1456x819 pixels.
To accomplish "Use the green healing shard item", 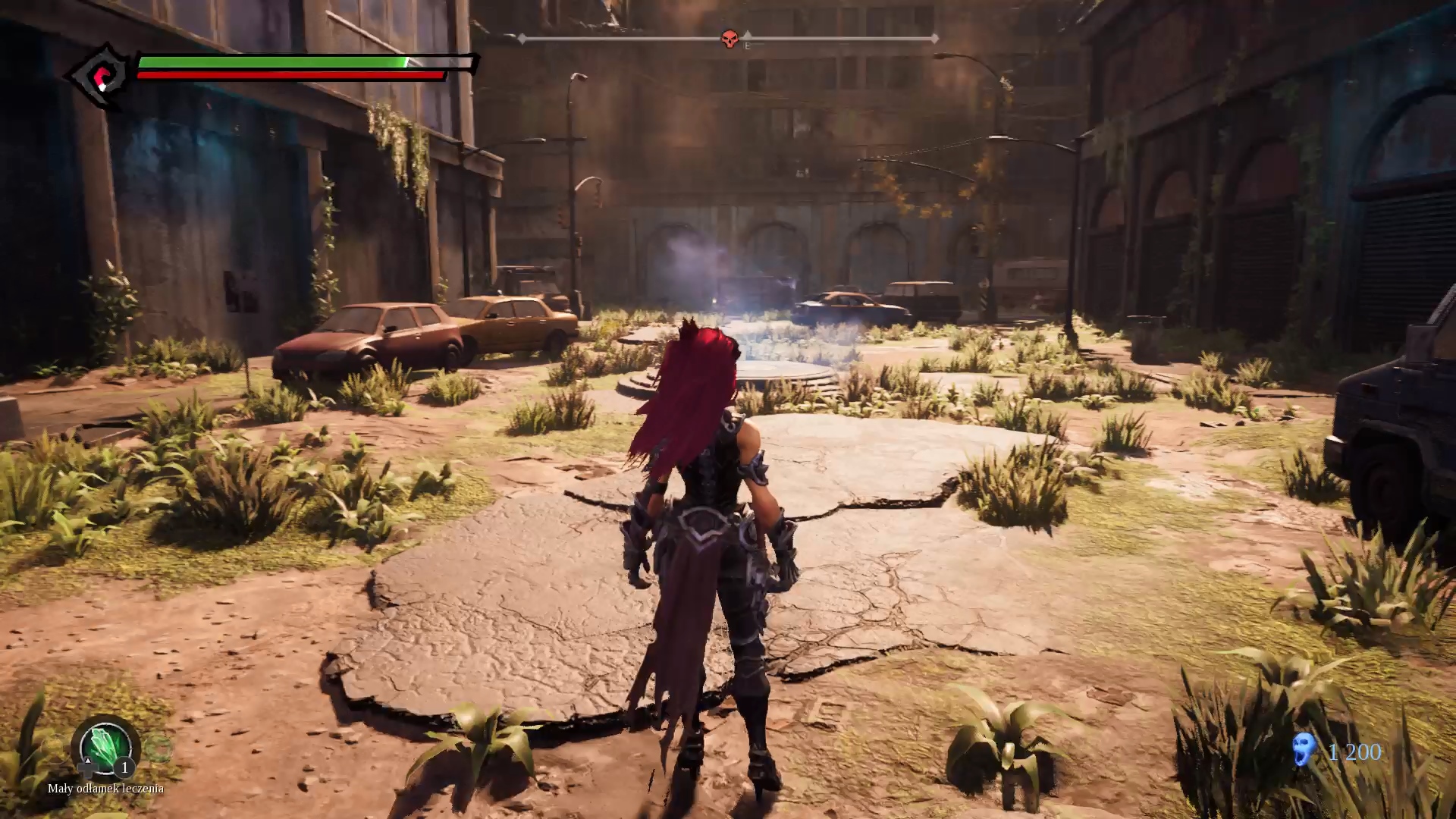I will pyautogui.click(x=105, y=745).
